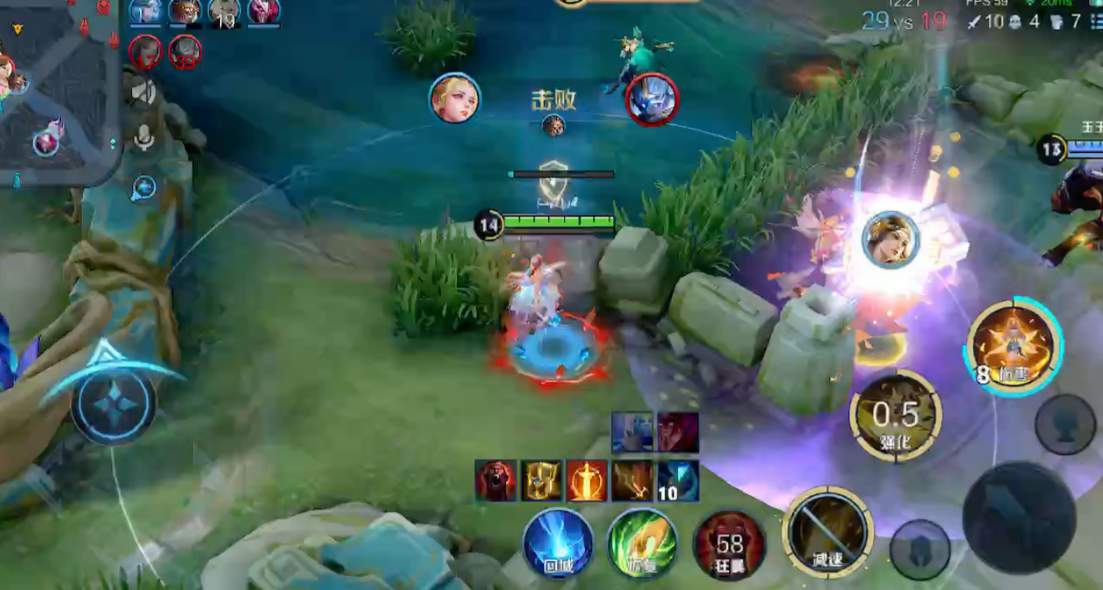Target the blue armored enemy portrait indicator
The image size is (1103, 590).
click(x=652, y=99)
